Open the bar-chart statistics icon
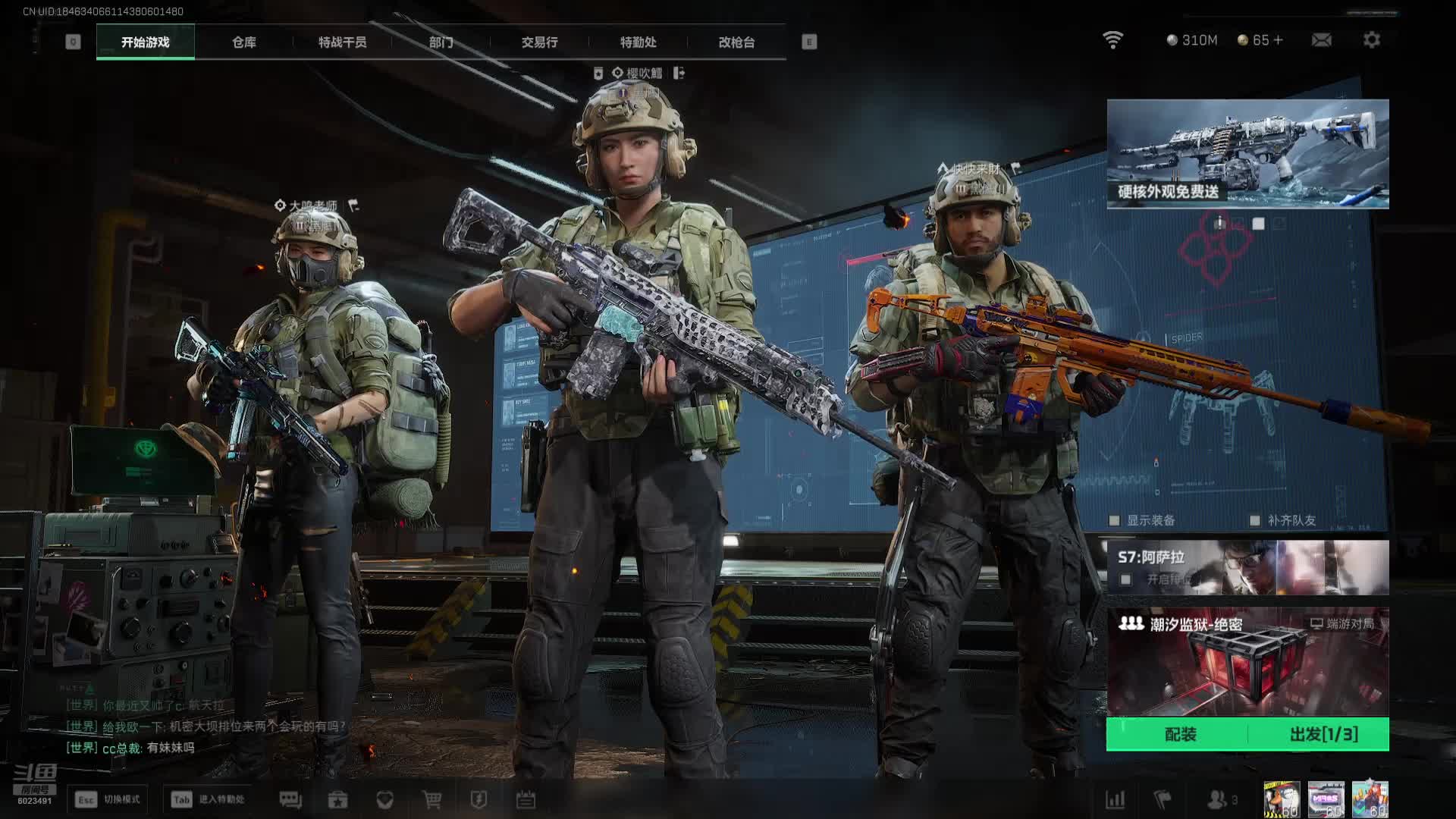1456x819 pixels. [x=1115, y=800]
